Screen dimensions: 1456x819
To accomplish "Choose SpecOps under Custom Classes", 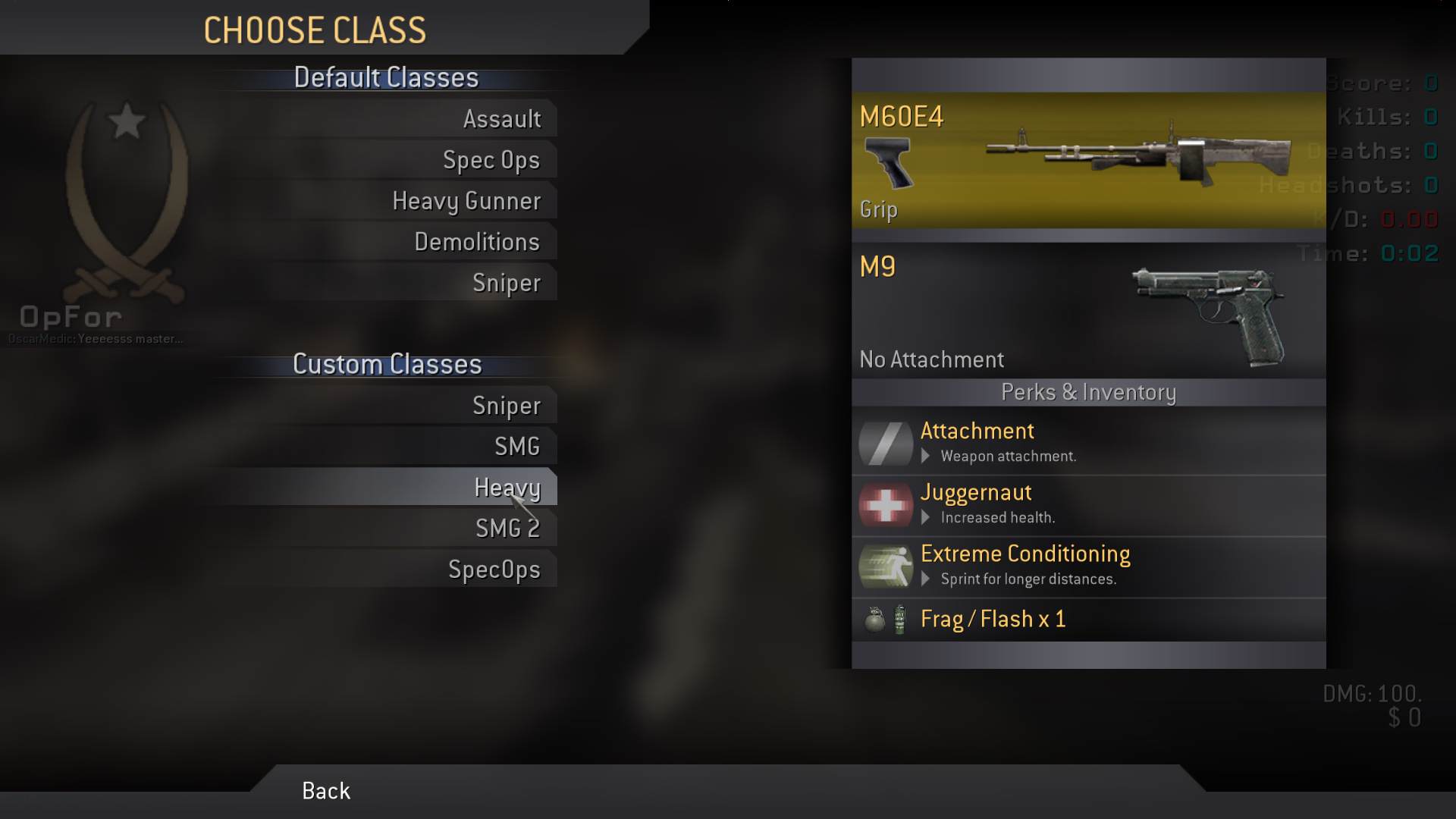I will click(494, 570).
